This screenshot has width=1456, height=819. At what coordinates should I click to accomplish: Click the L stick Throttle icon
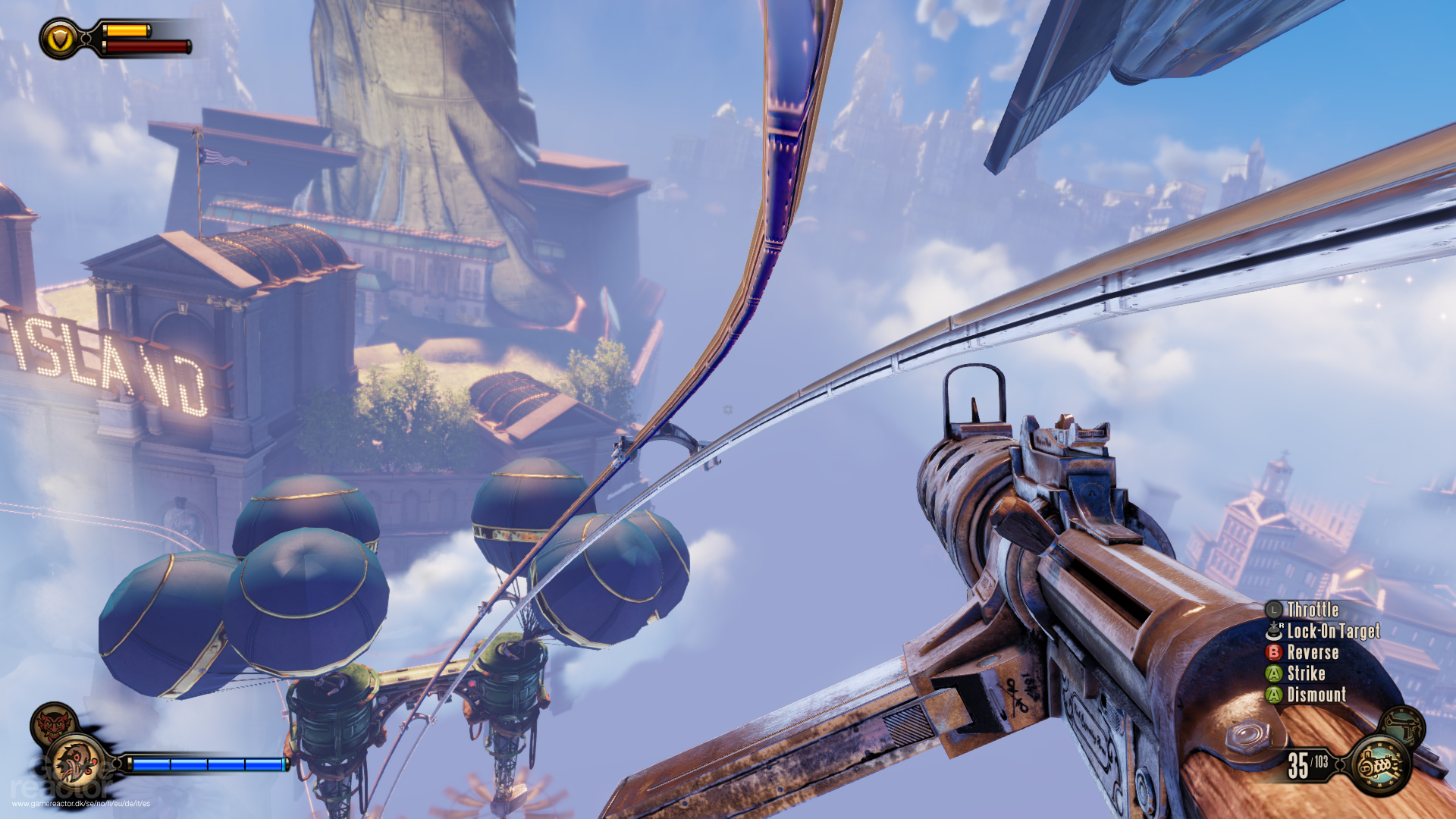click(1273, 610)
